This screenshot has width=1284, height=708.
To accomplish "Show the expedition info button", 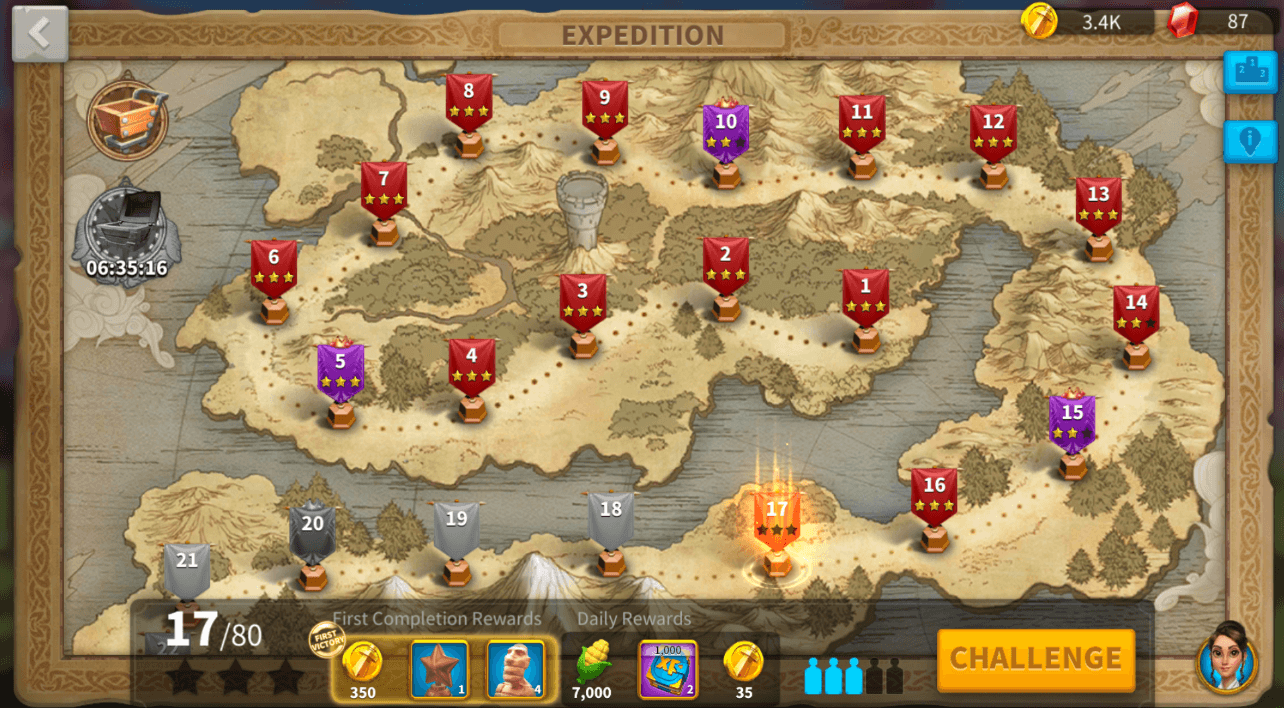I will [x=1249, y=141].
